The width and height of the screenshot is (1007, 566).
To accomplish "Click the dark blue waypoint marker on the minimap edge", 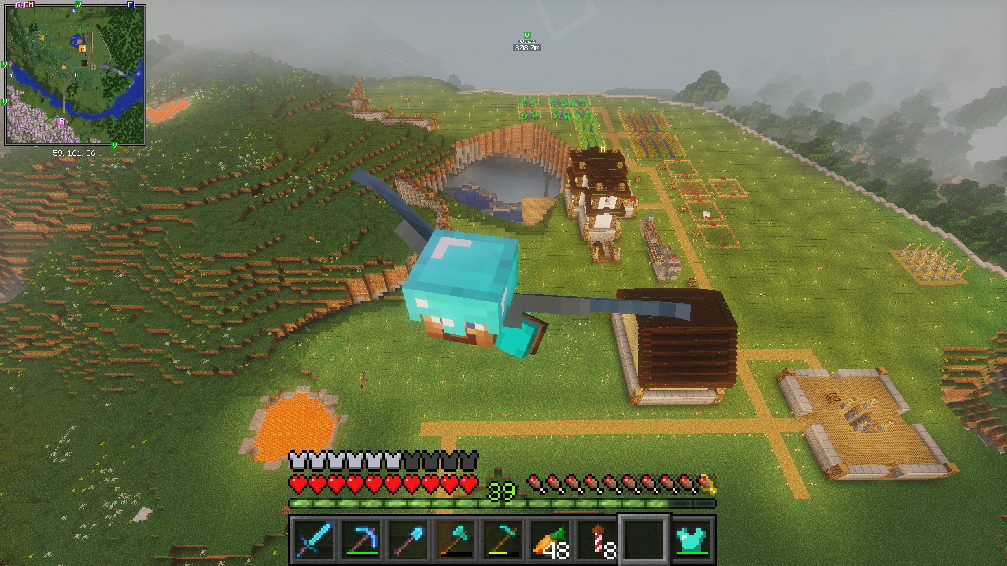I will coord(130,5).
